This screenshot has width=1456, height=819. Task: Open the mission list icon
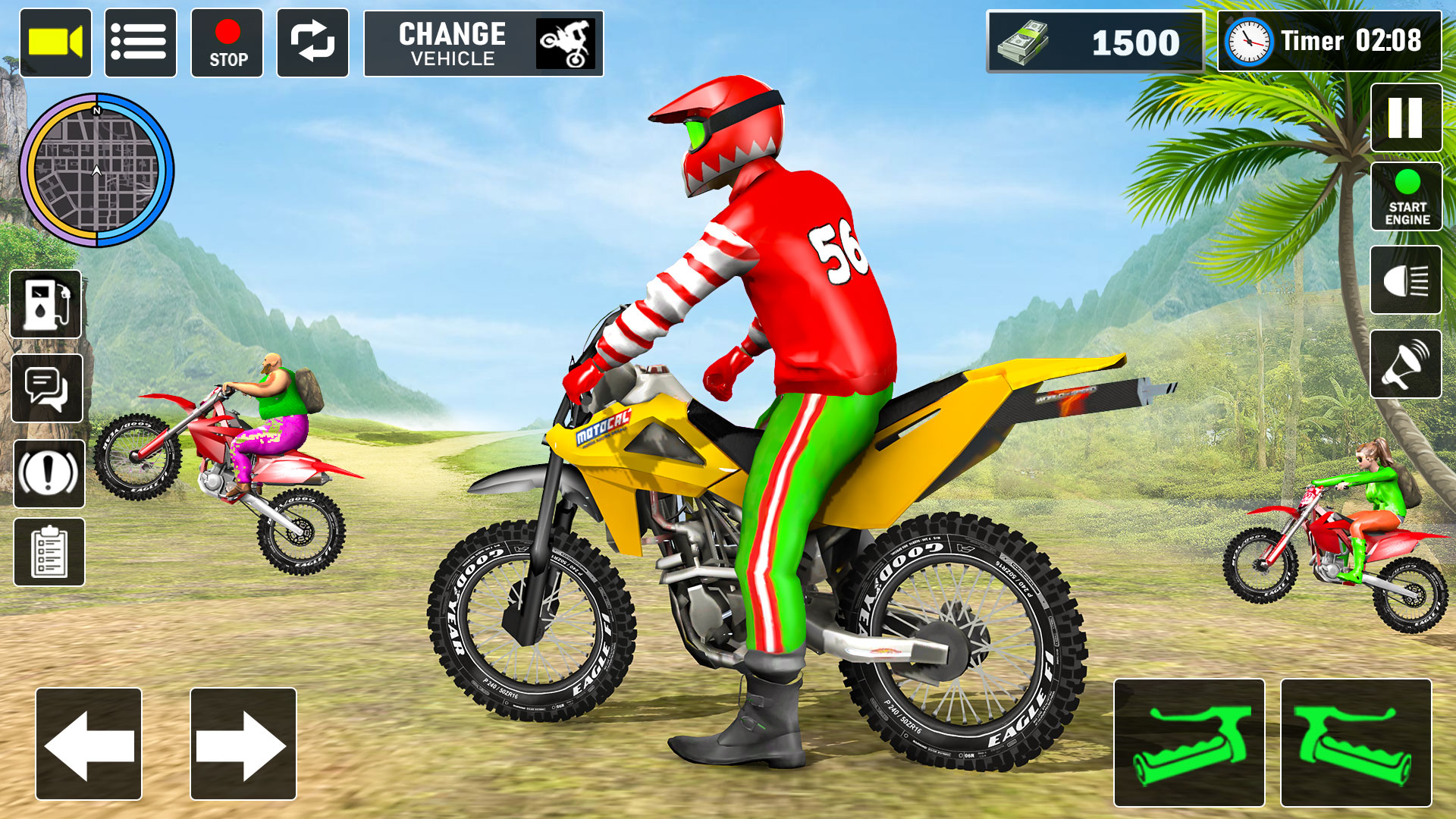(x=142, y=43)
